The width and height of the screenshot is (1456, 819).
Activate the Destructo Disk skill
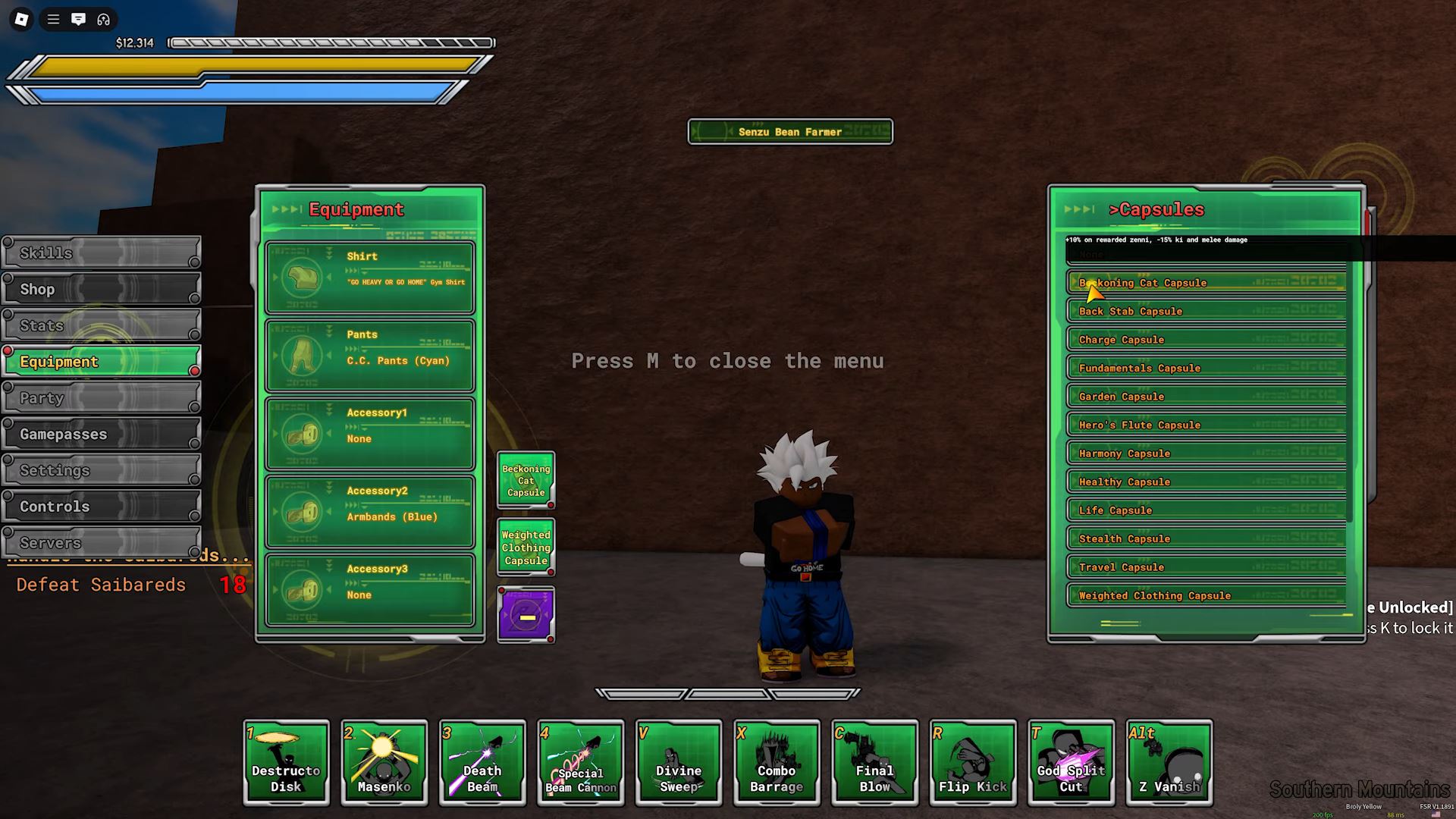click(x=287, y=762)
